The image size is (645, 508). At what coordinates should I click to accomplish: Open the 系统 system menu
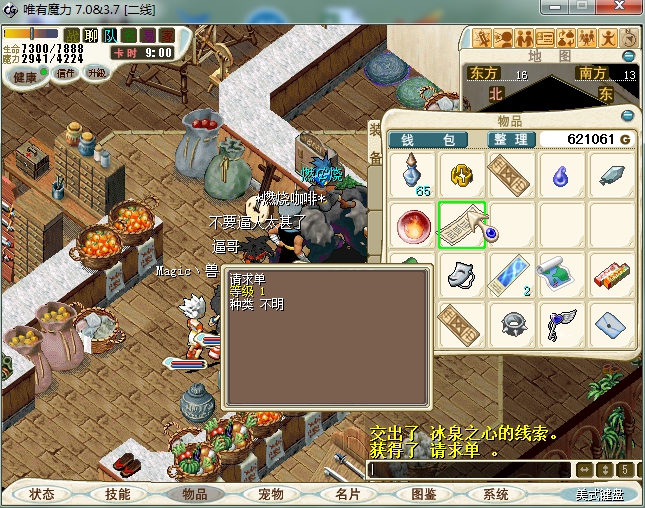coord(496,494)
